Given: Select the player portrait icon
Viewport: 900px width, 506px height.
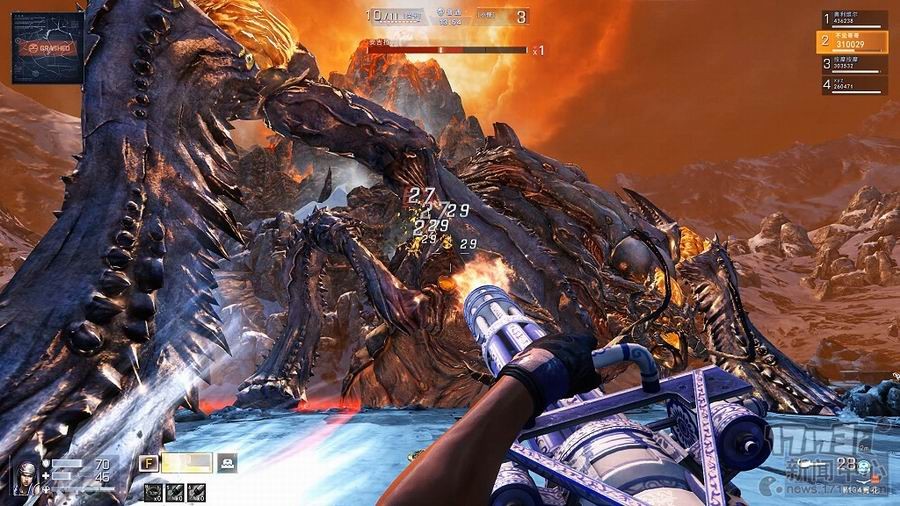Looking at the screenshot, I should click(26, 476).
